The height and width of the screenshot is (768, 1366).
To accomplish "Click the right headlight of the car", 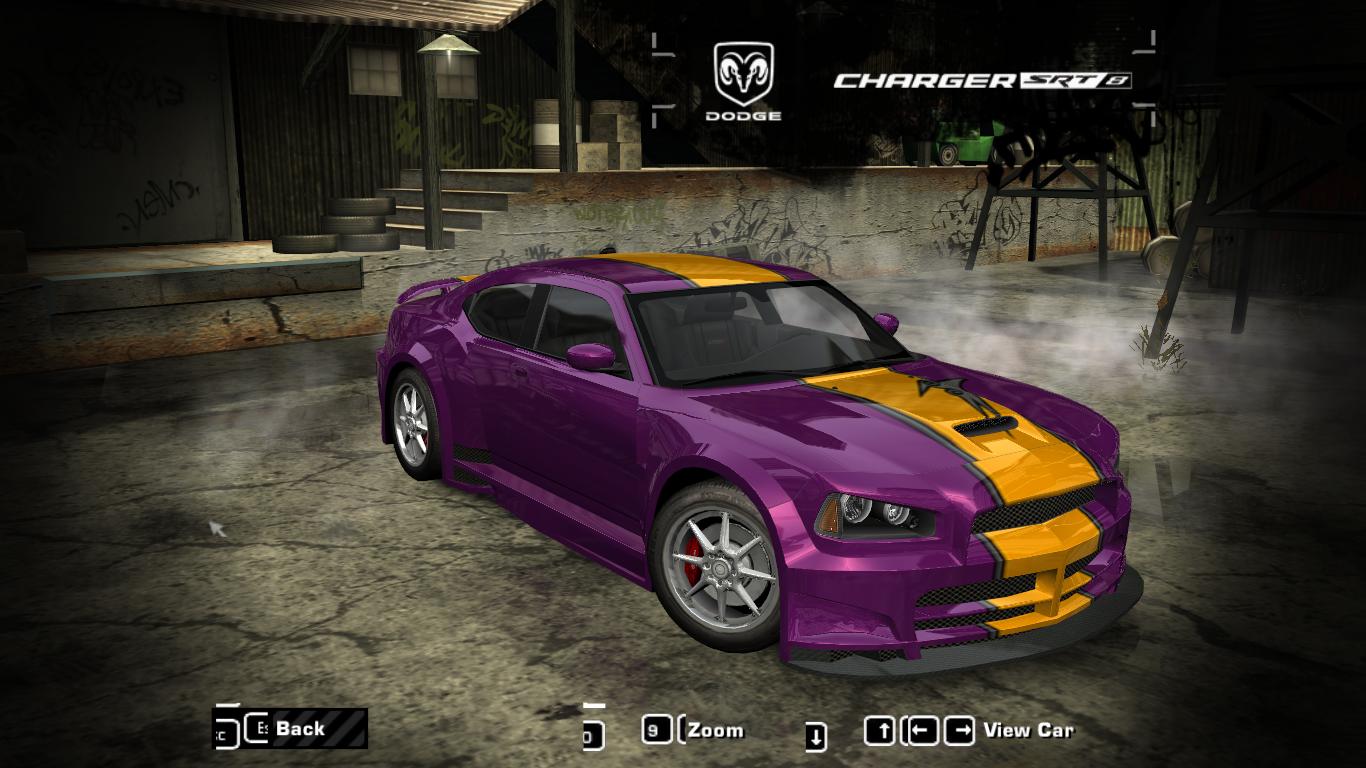I will [875, 512].
